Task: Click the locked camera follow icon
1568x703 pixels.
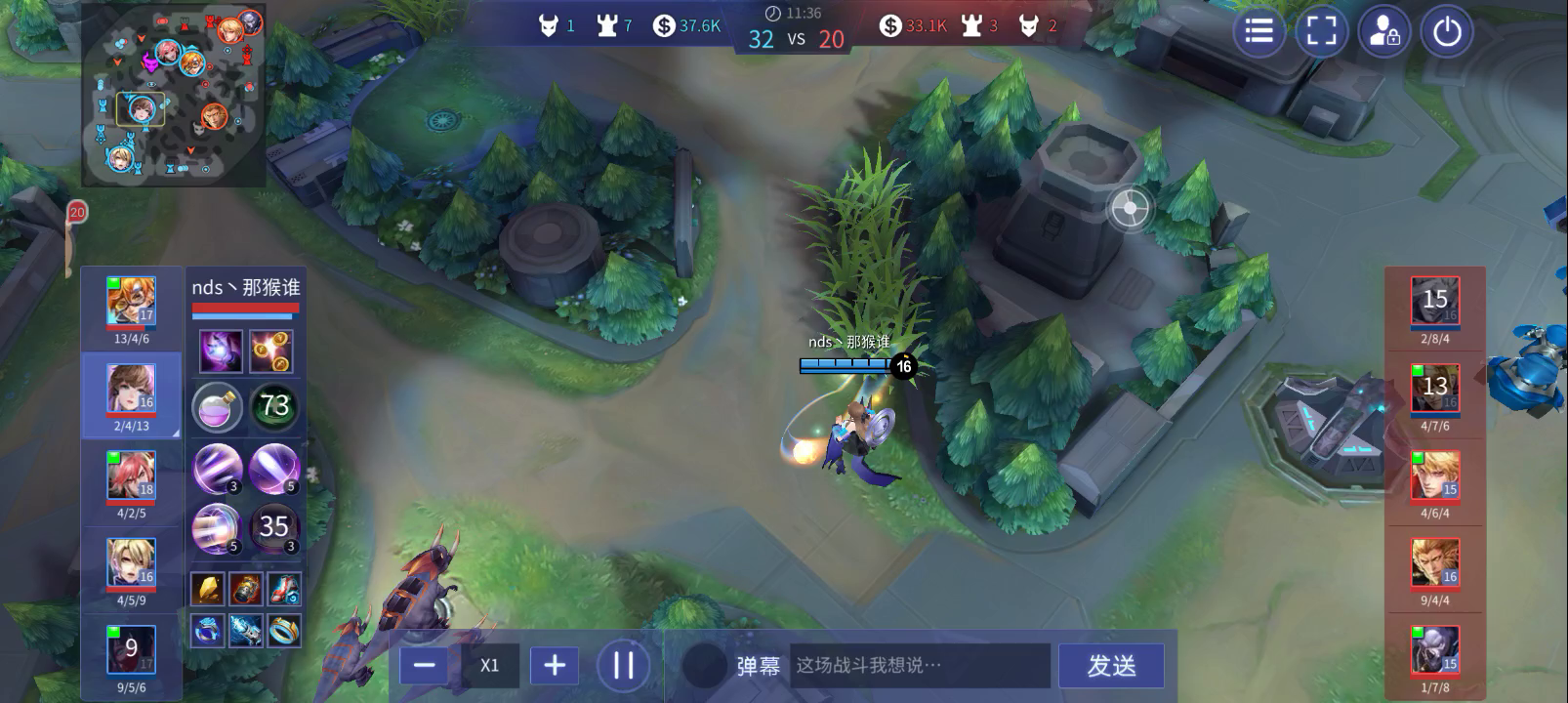Action: click(1383, 31)
